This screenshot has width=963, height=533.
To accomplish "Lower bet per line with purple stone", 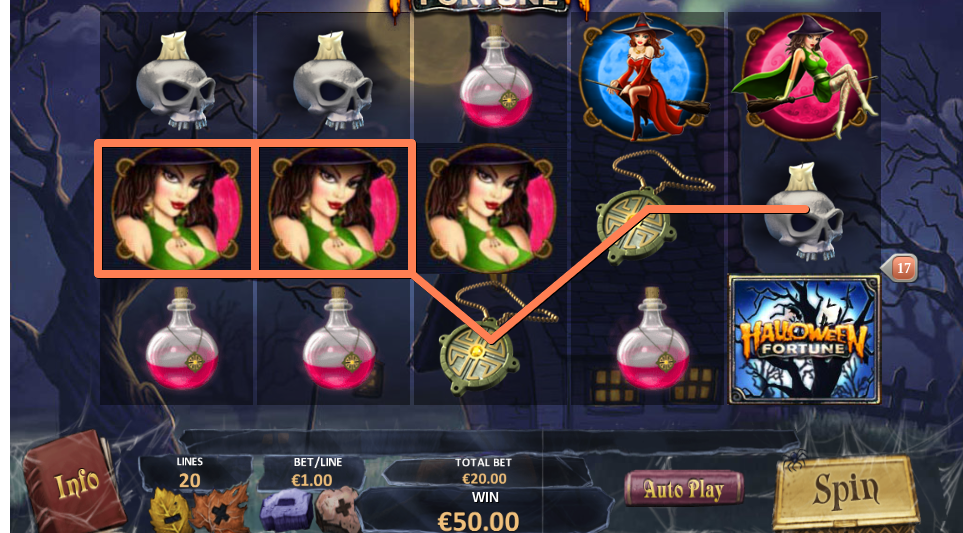I will pyautogui.click(x=285, y=511).
